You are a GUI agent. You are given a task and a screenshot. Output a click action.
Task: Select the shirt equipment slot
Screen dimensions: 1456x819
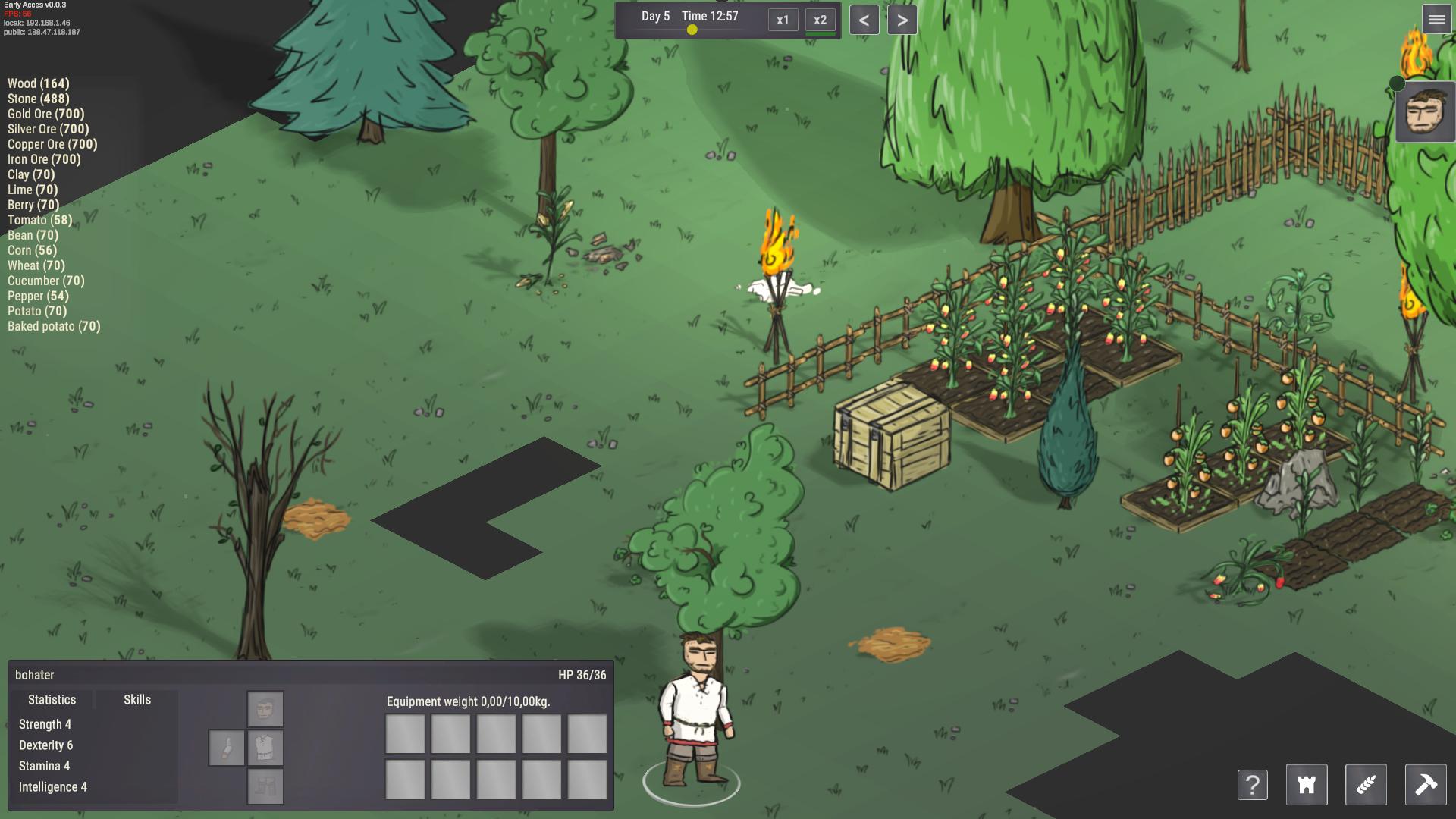[x=265, y=748]
